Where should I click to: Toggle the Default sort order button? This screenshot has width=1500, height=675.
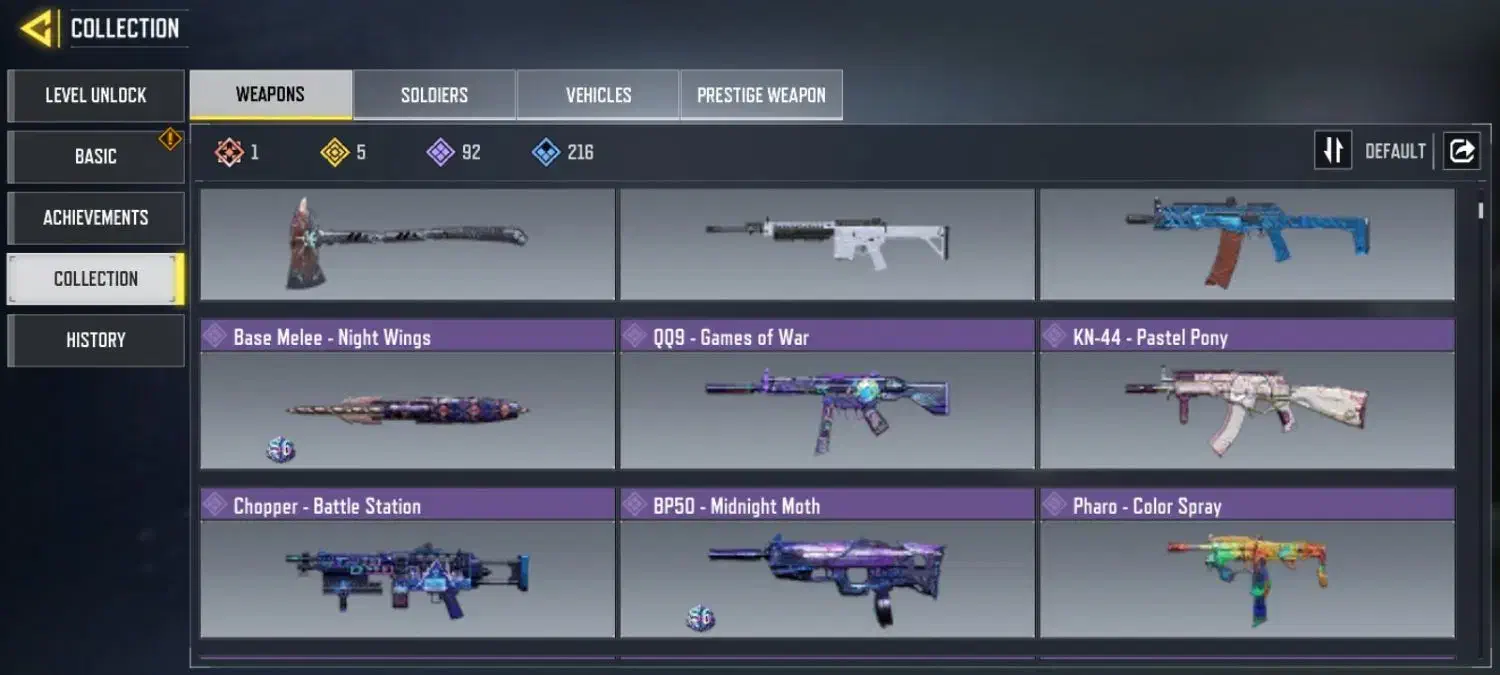1333,151
